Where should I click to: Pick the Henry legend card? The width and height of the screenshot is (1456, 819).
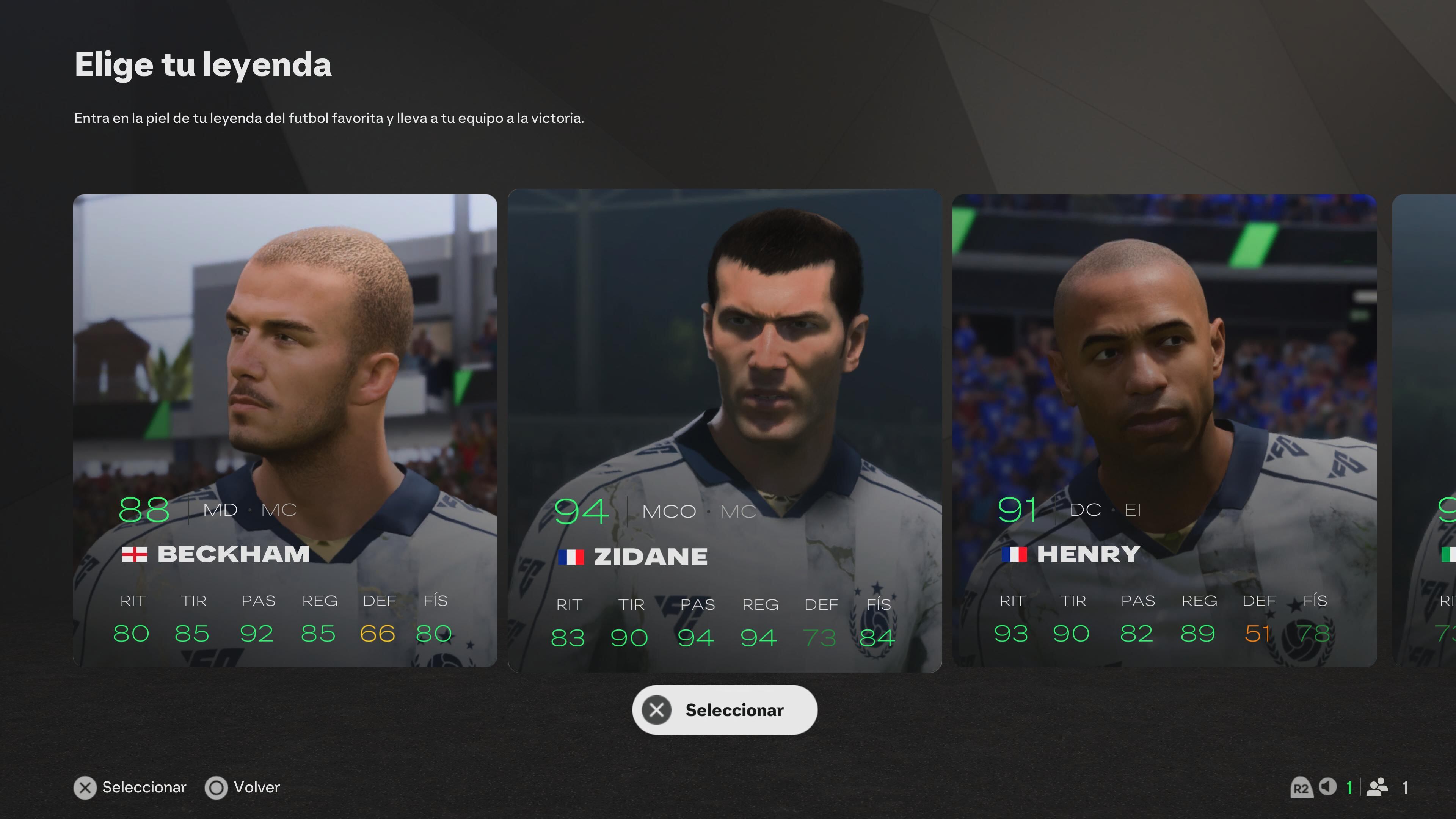pos(1164,430)
